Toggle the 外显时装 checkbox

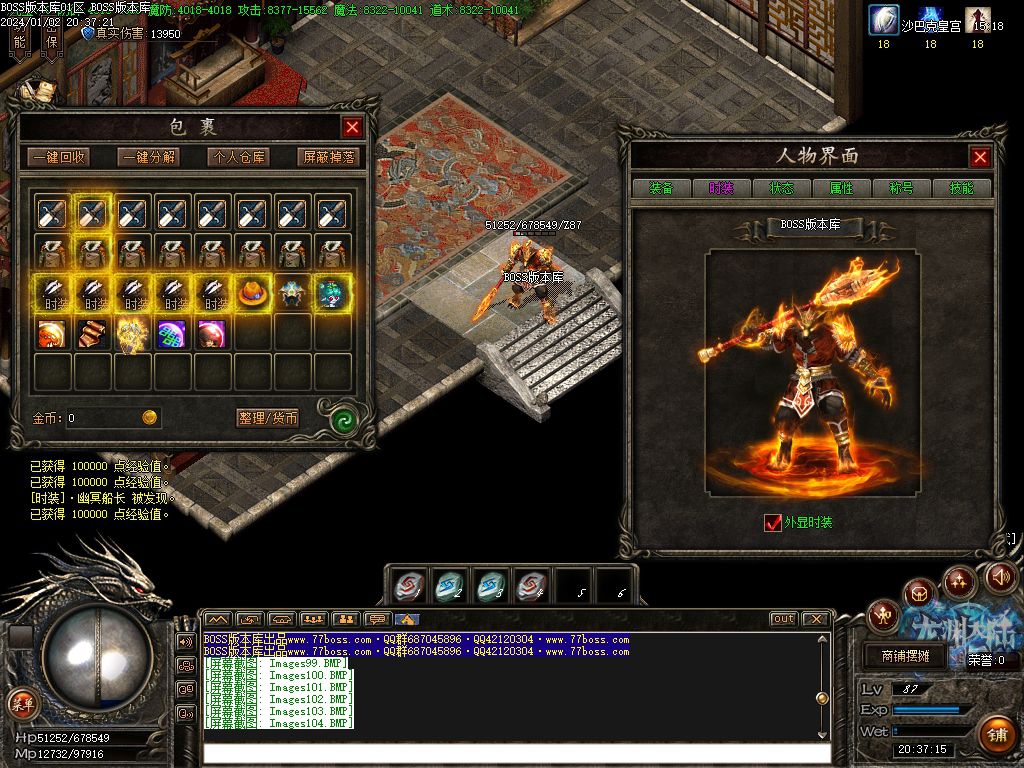(772, 522)
